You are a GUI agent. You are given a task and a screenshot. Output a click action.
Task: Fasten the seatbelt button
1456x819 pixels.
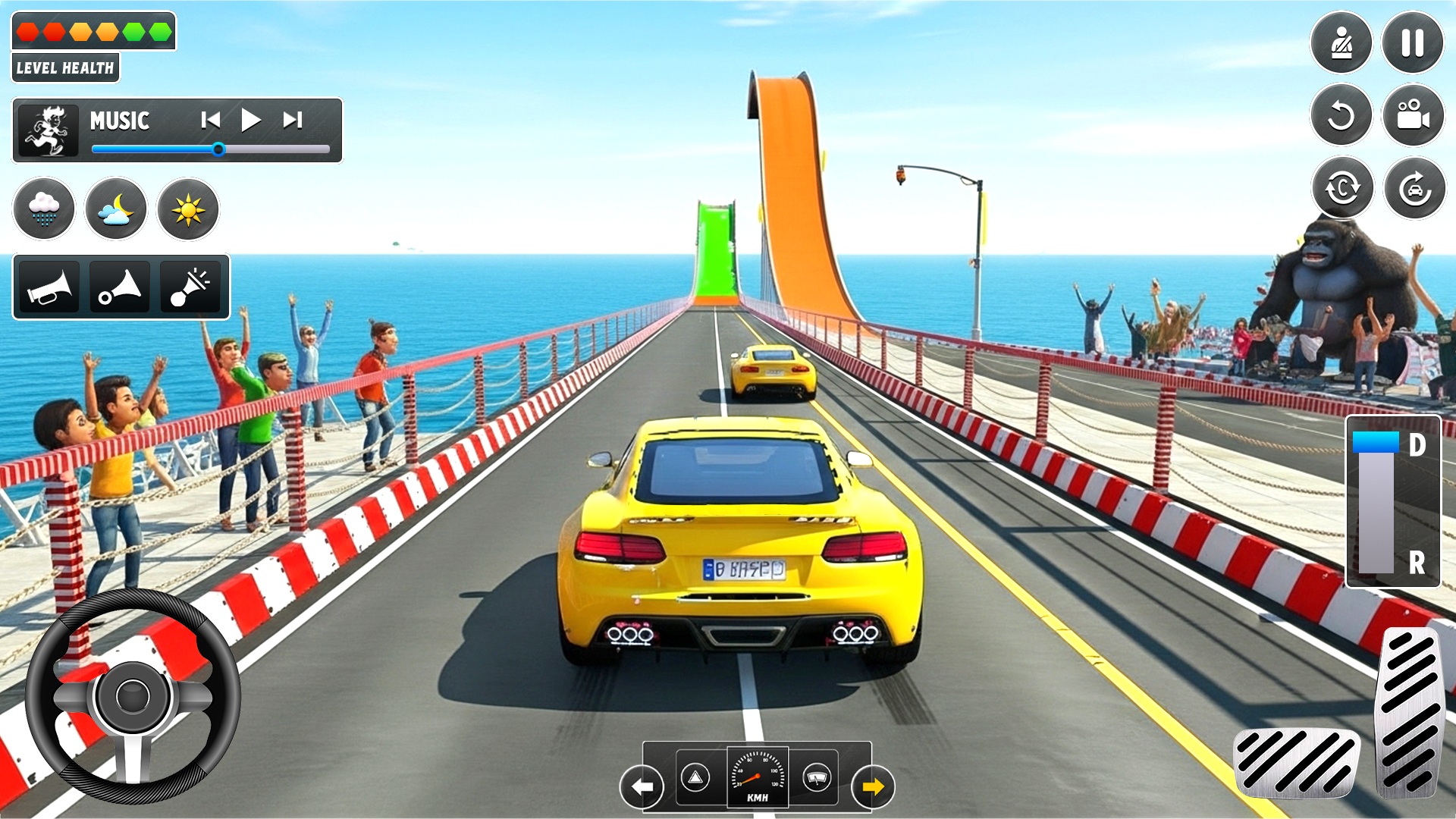pos(1341,42)
